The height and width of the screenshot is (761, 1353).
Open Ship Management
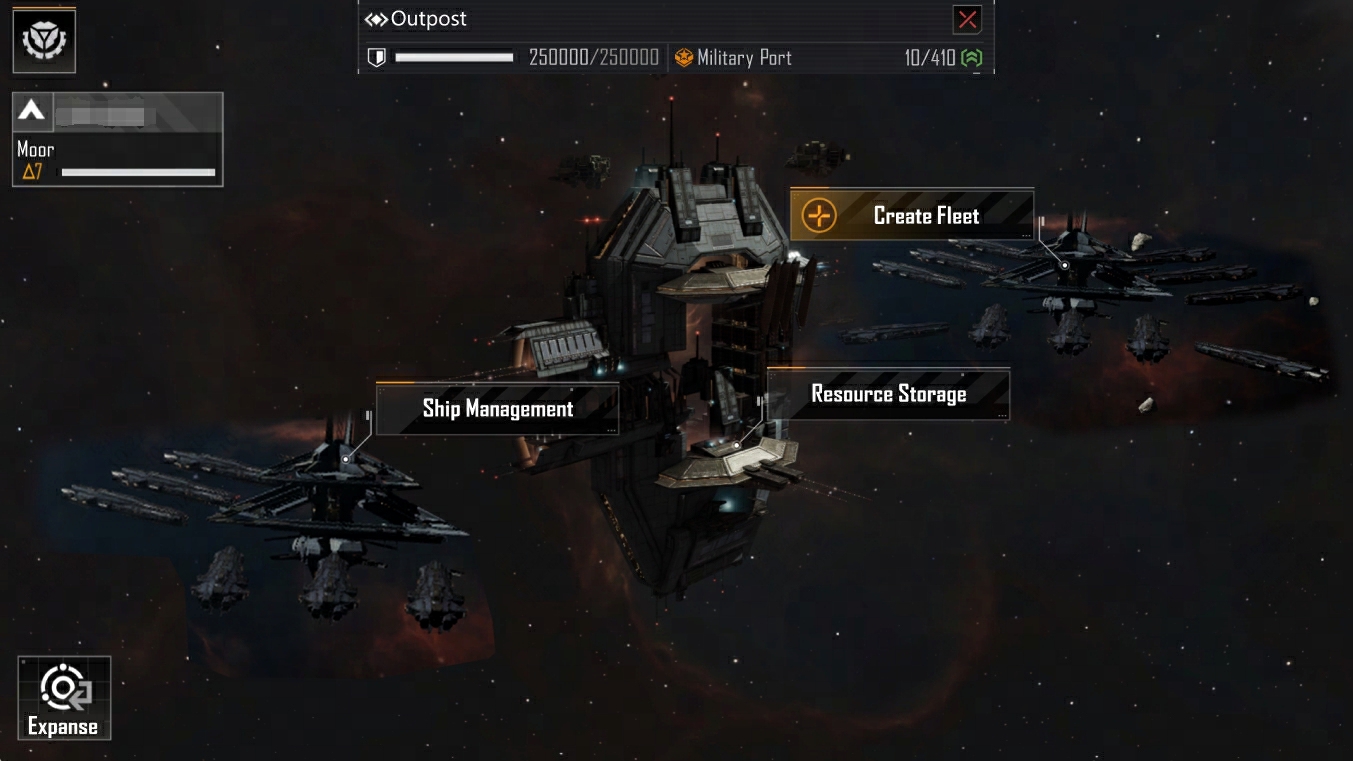coord(497,408)
